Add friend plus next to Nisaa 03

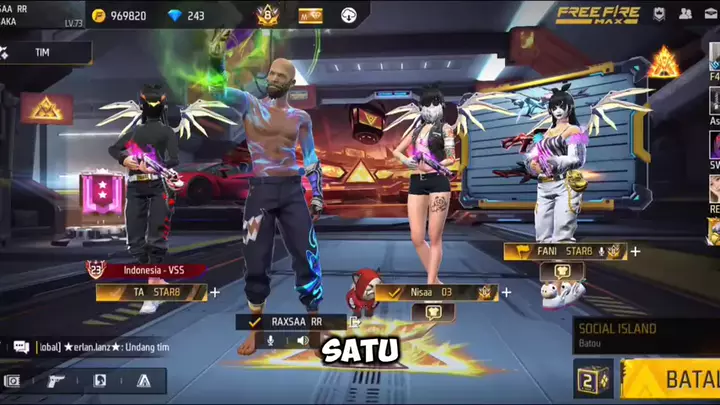pyautogui.click(x=506, y=292)
